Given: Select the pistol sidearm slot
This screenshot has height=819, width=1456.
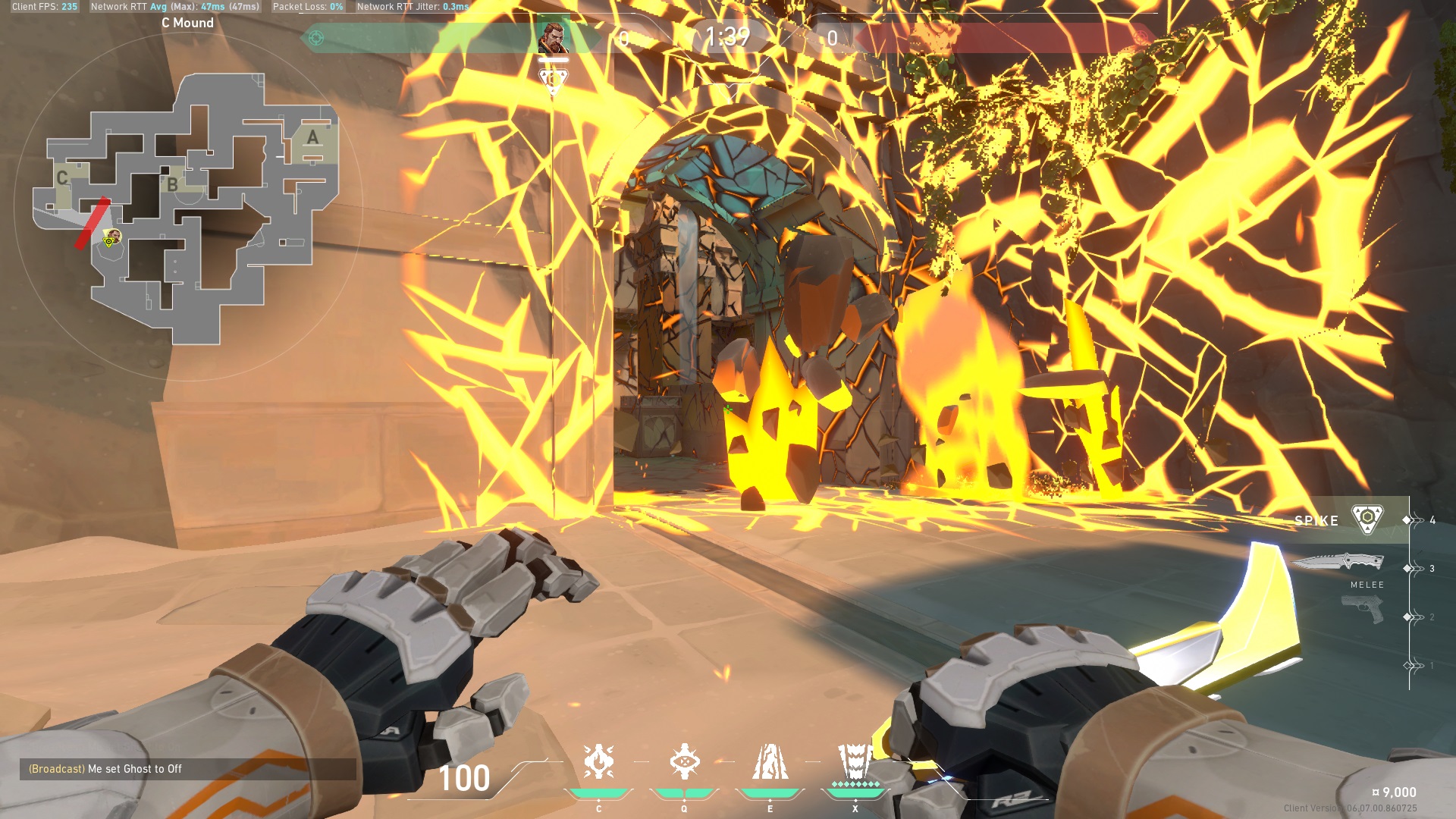Looking at the screenshot, I should [1362, 609].
